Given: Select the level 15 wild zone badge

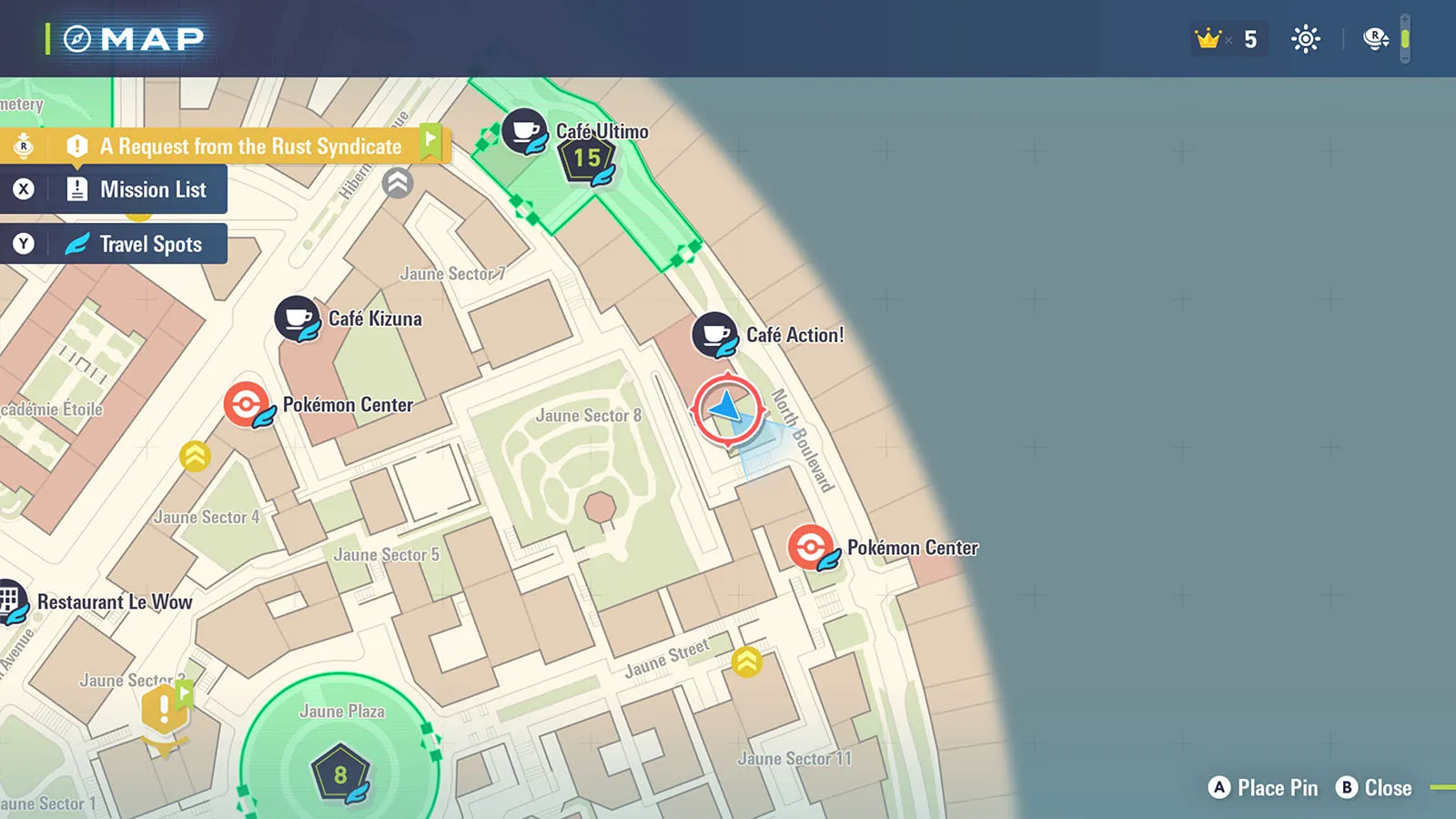Looking at the screenshot, I should [x=587, y=159].
